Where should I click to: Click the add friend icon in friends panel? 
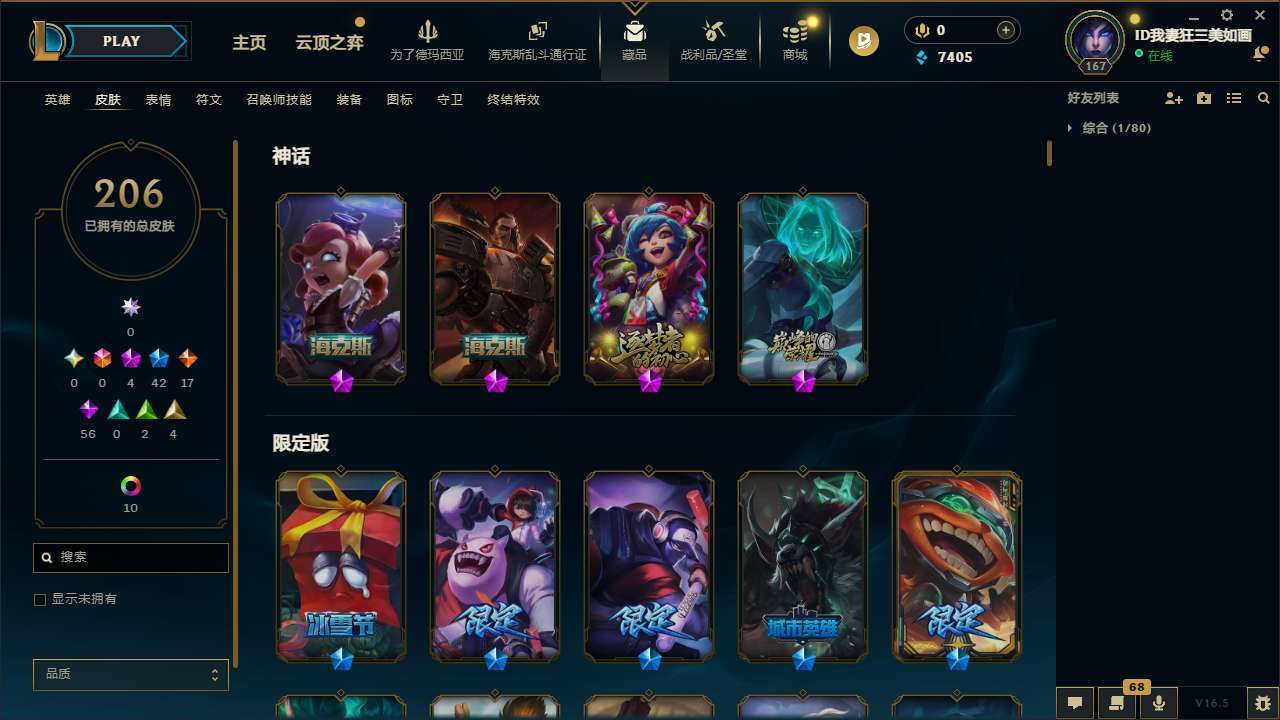point(1174,97)
